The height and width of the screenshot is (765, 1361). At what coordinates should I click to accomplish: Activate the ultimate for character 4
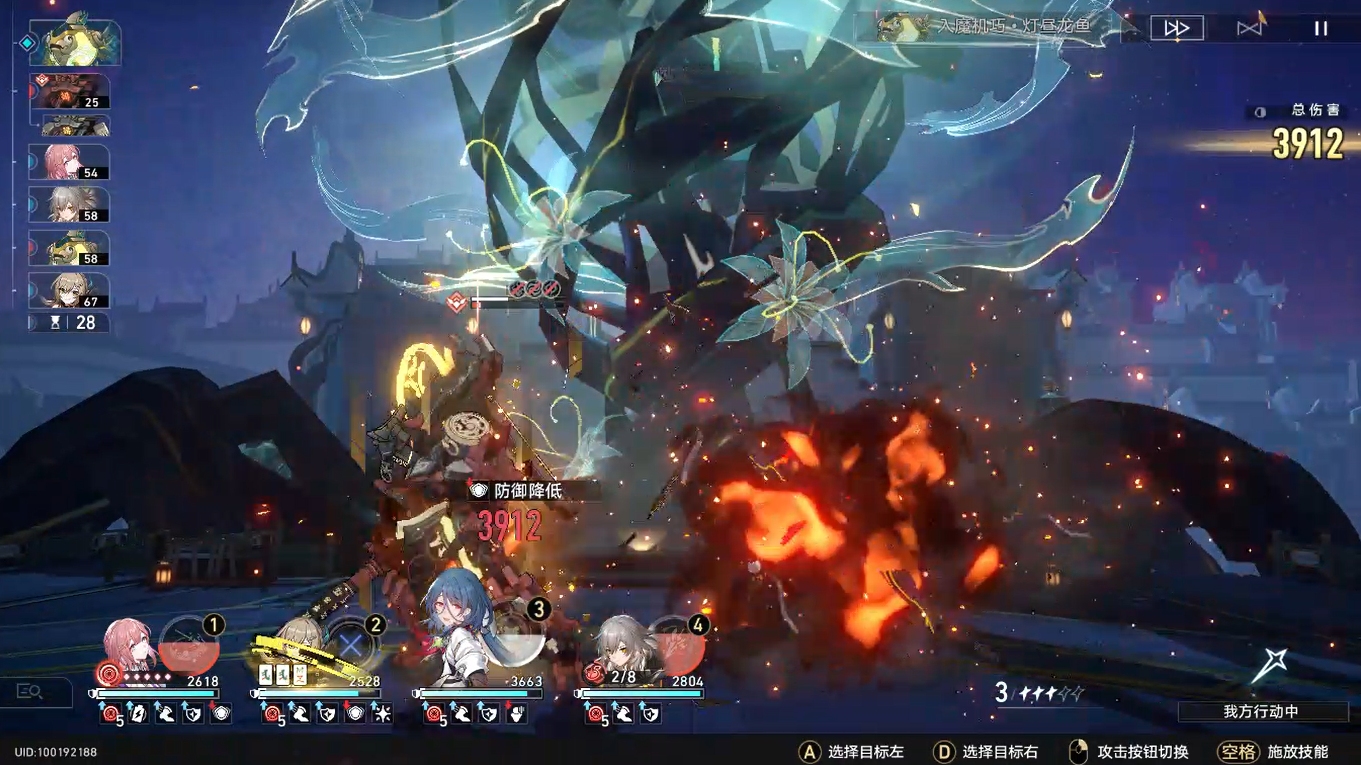point(676,646)
